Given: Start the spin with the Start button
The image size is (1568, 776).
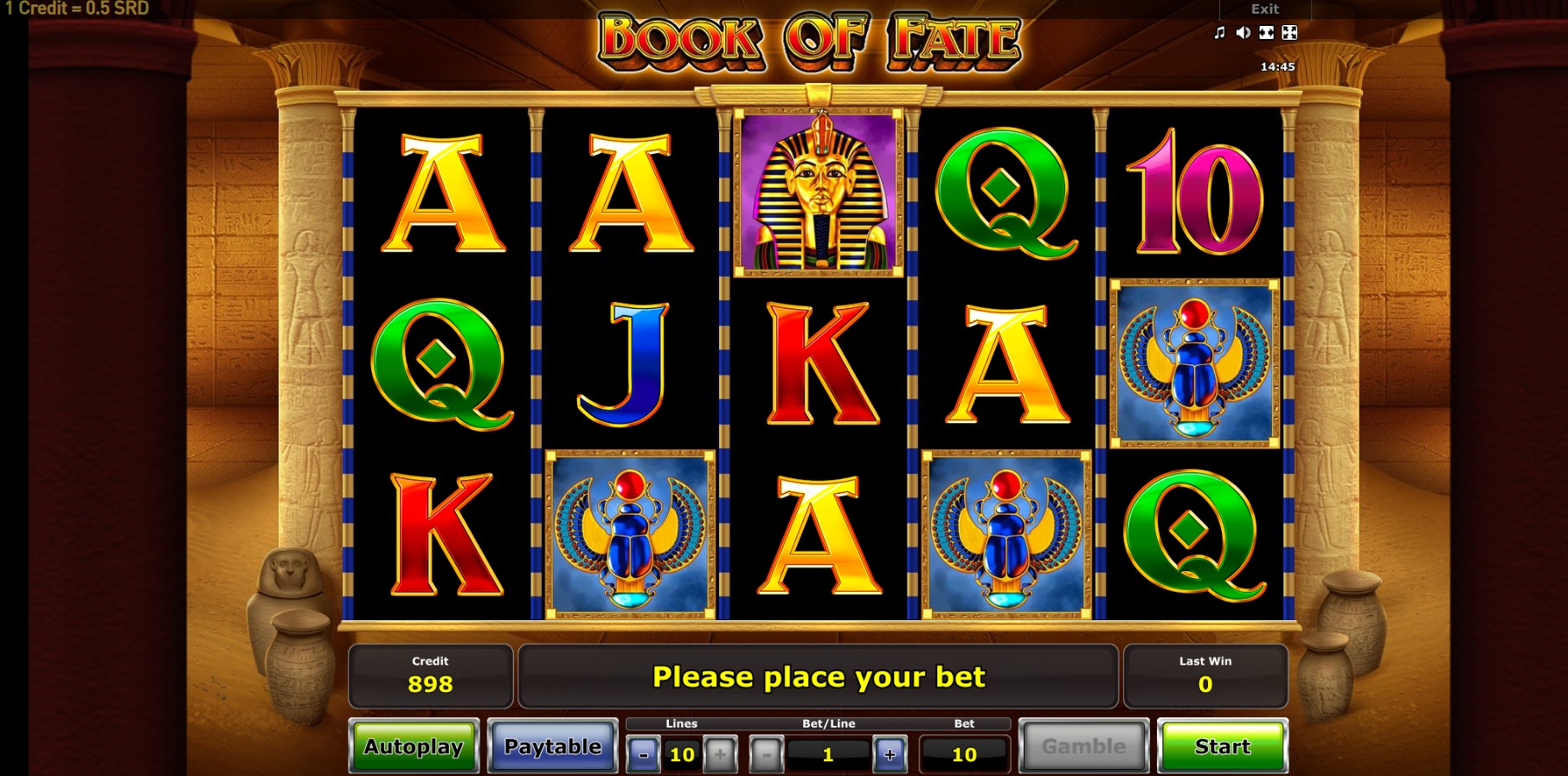Looking at the screenshot, I should (1222, 746).
